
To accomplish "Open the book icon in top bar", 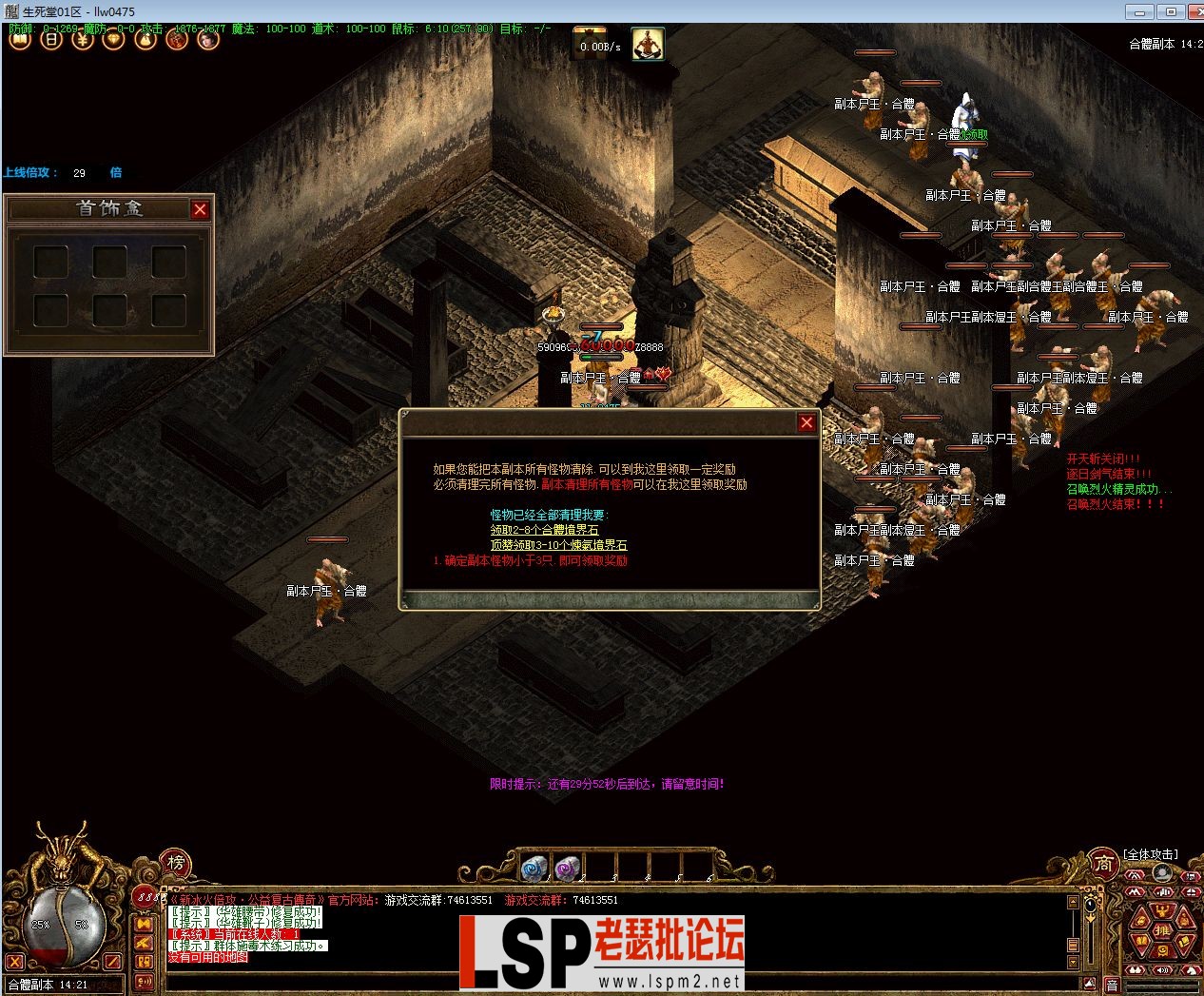I will coord(20,40).
